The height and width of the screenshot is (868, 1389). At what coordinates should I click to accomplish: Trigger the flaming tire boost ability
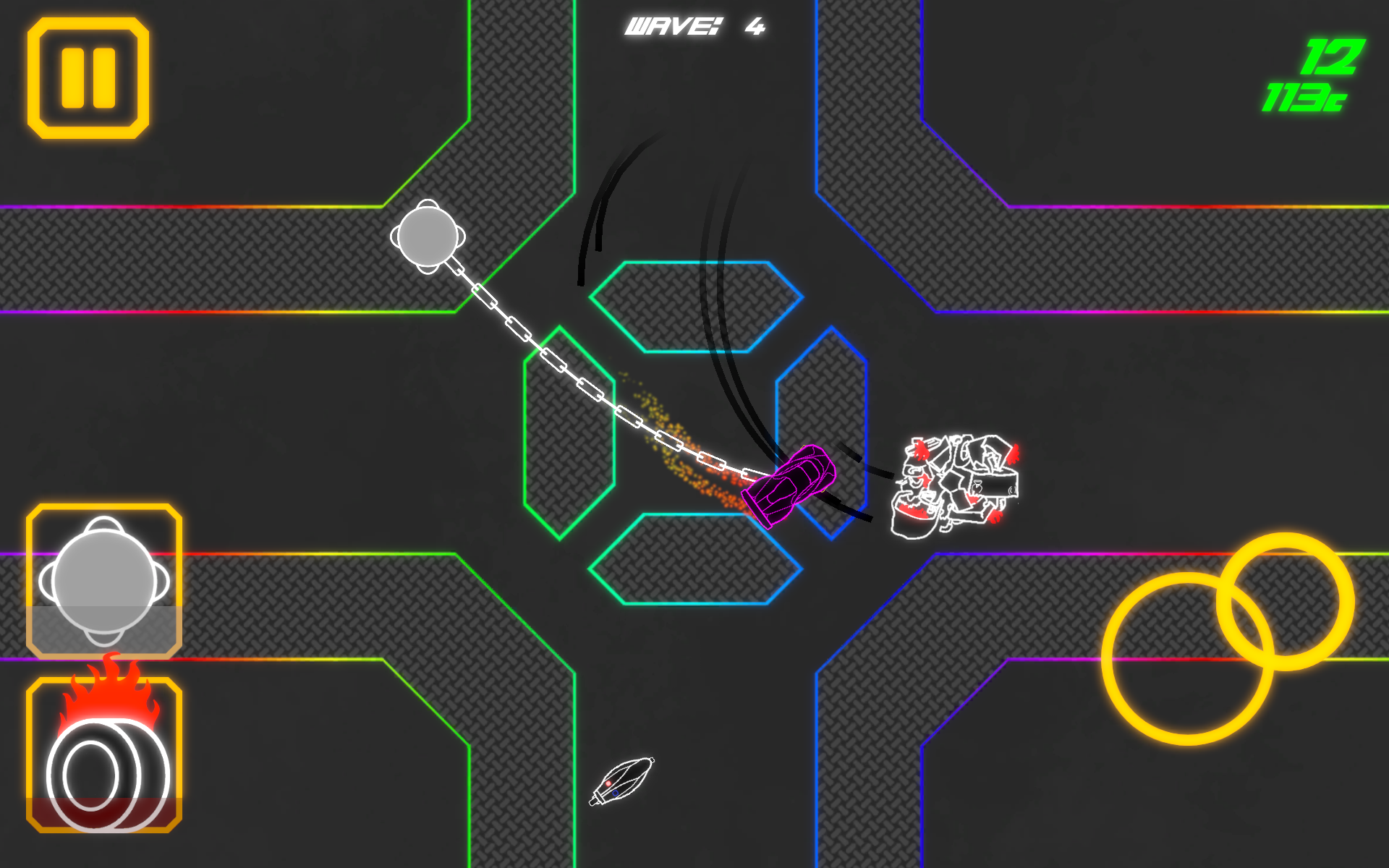click(104, 754)
